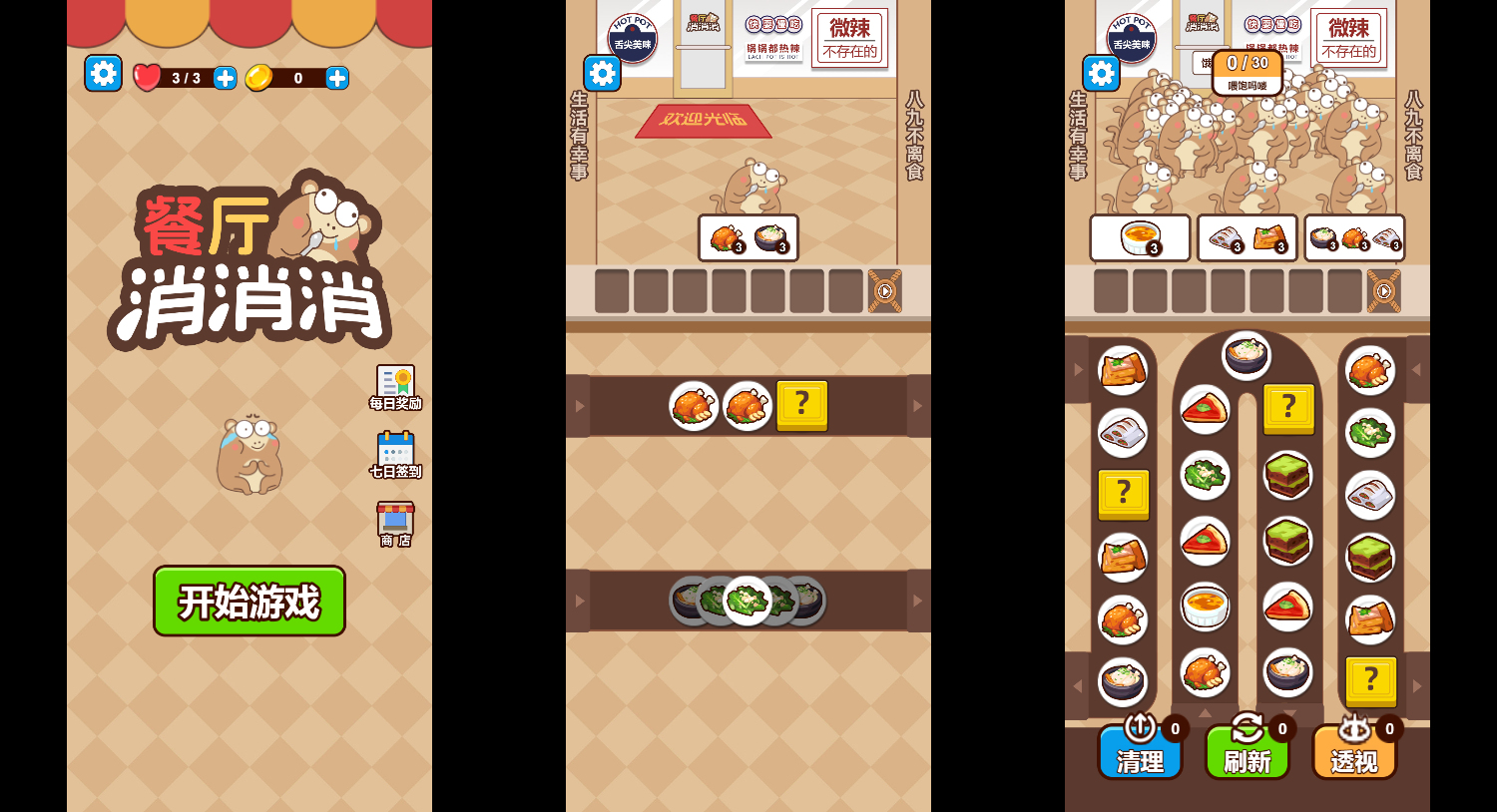Expand the right conveyor arrow on the middle belt
The width and height of the screenshot is (1497, 812).
(916, 405)
